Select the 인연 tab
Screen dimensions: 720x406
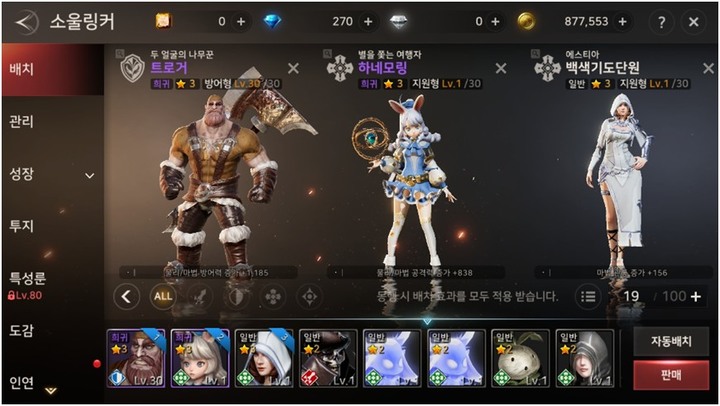(x=22, y=381)
